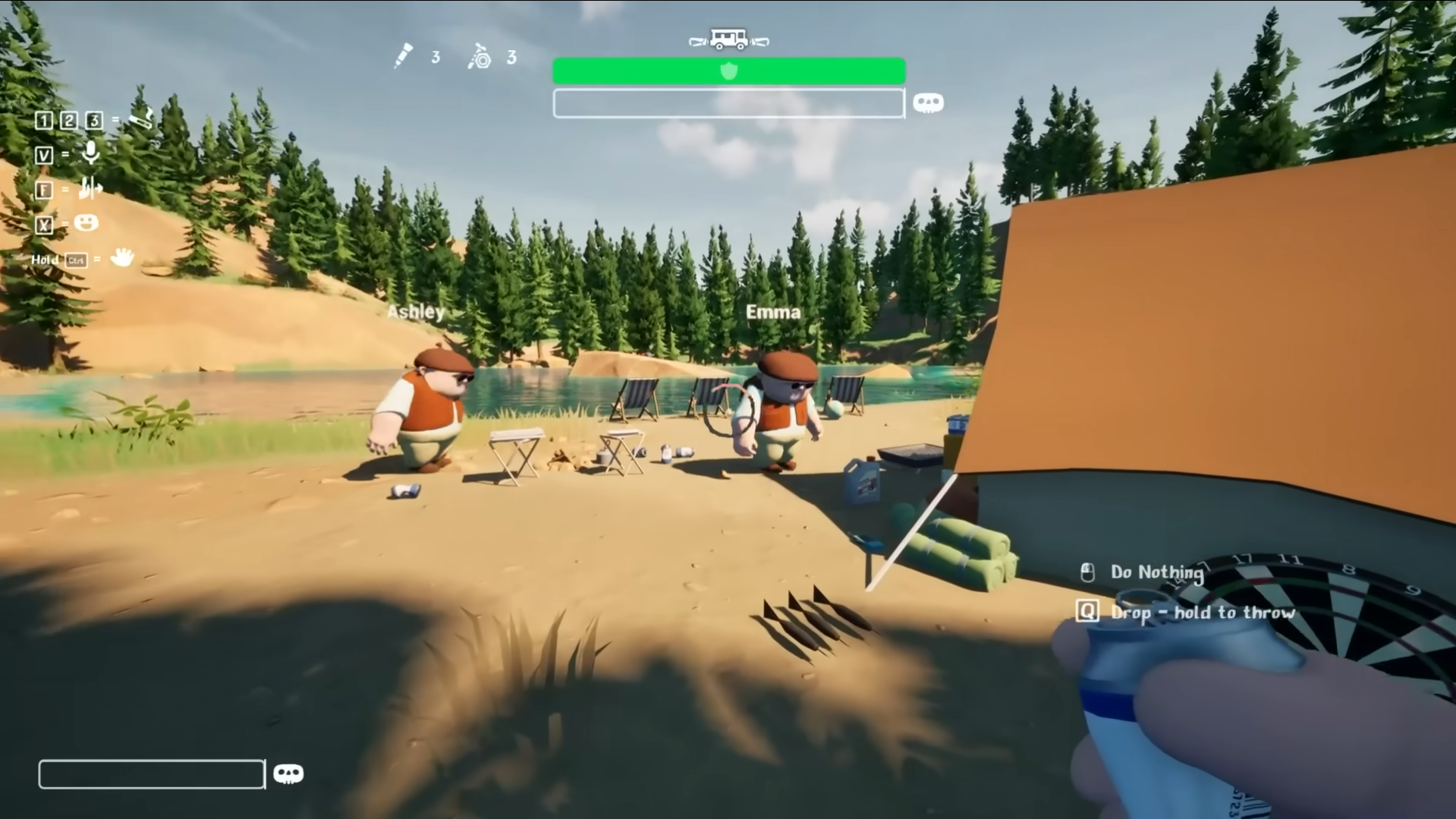Toggle the microphone voice icon
The width and height of the screenshot is (1456, 819).
point(90,153)
